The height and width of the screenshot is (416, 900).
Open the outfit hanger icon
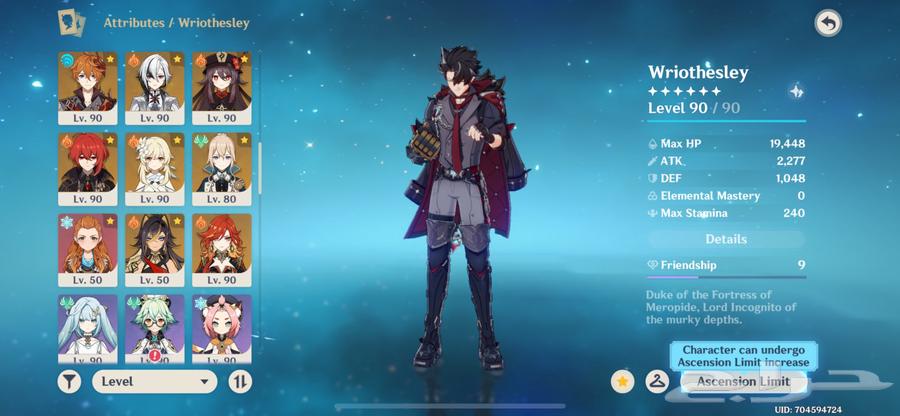click(657, 381)
